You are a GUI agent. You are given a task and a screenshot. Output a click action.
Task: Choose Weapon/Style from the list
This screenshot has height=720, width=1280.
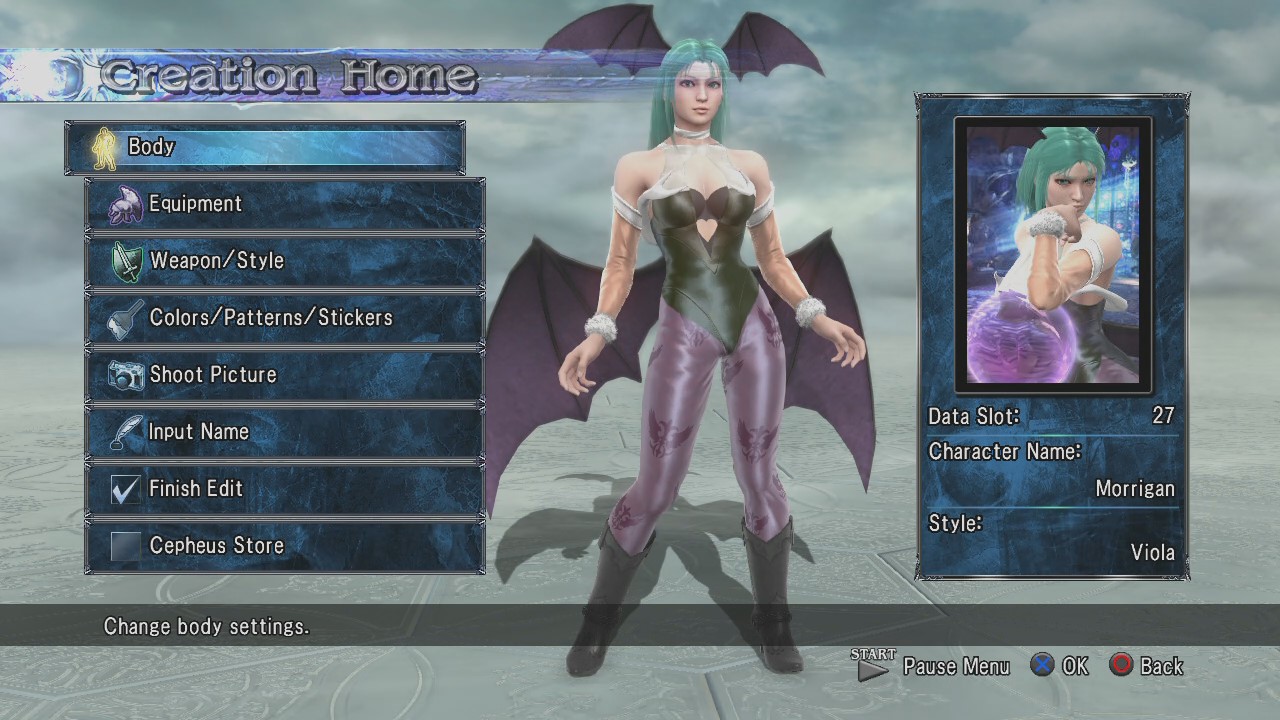[285, 261]
